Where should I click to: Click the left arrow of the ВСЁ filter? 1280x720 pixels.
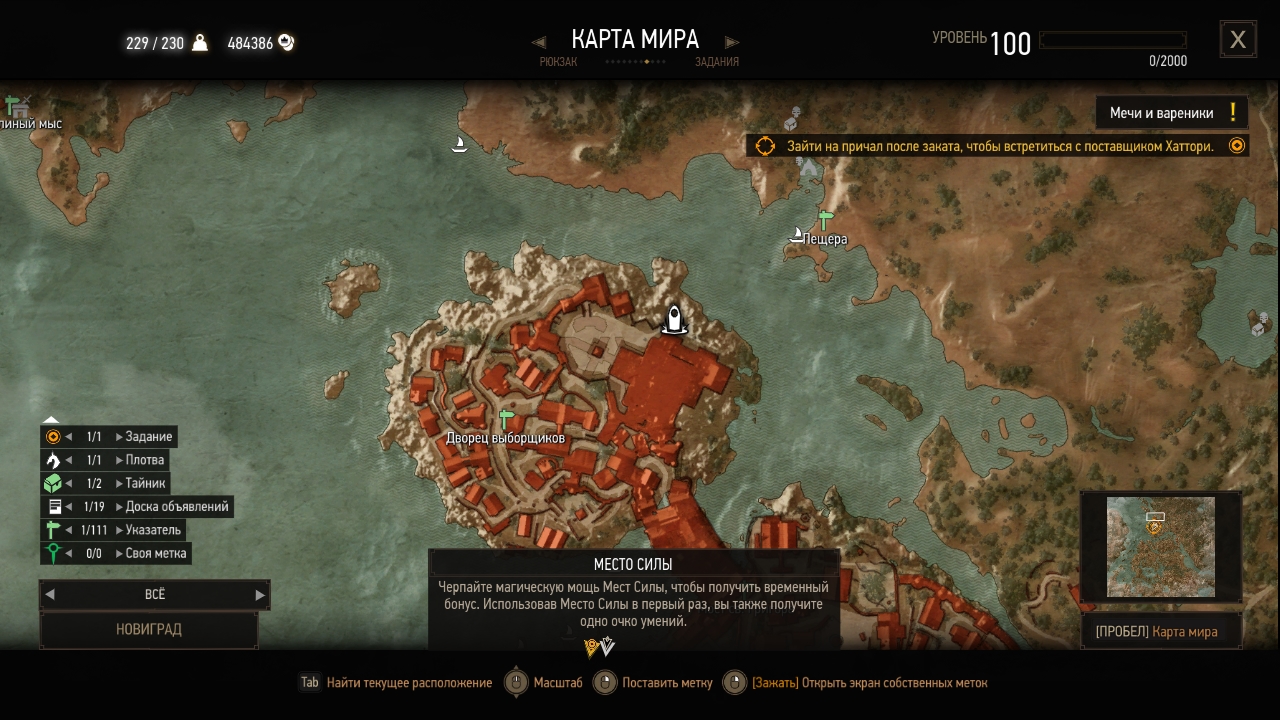(50, 594)
